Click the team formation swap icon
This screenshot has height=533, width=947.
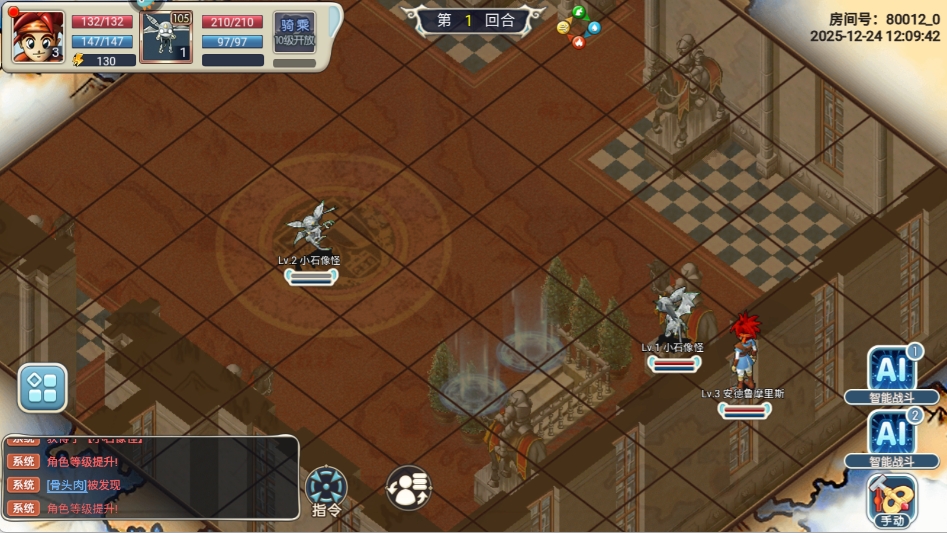click(409, 487)
